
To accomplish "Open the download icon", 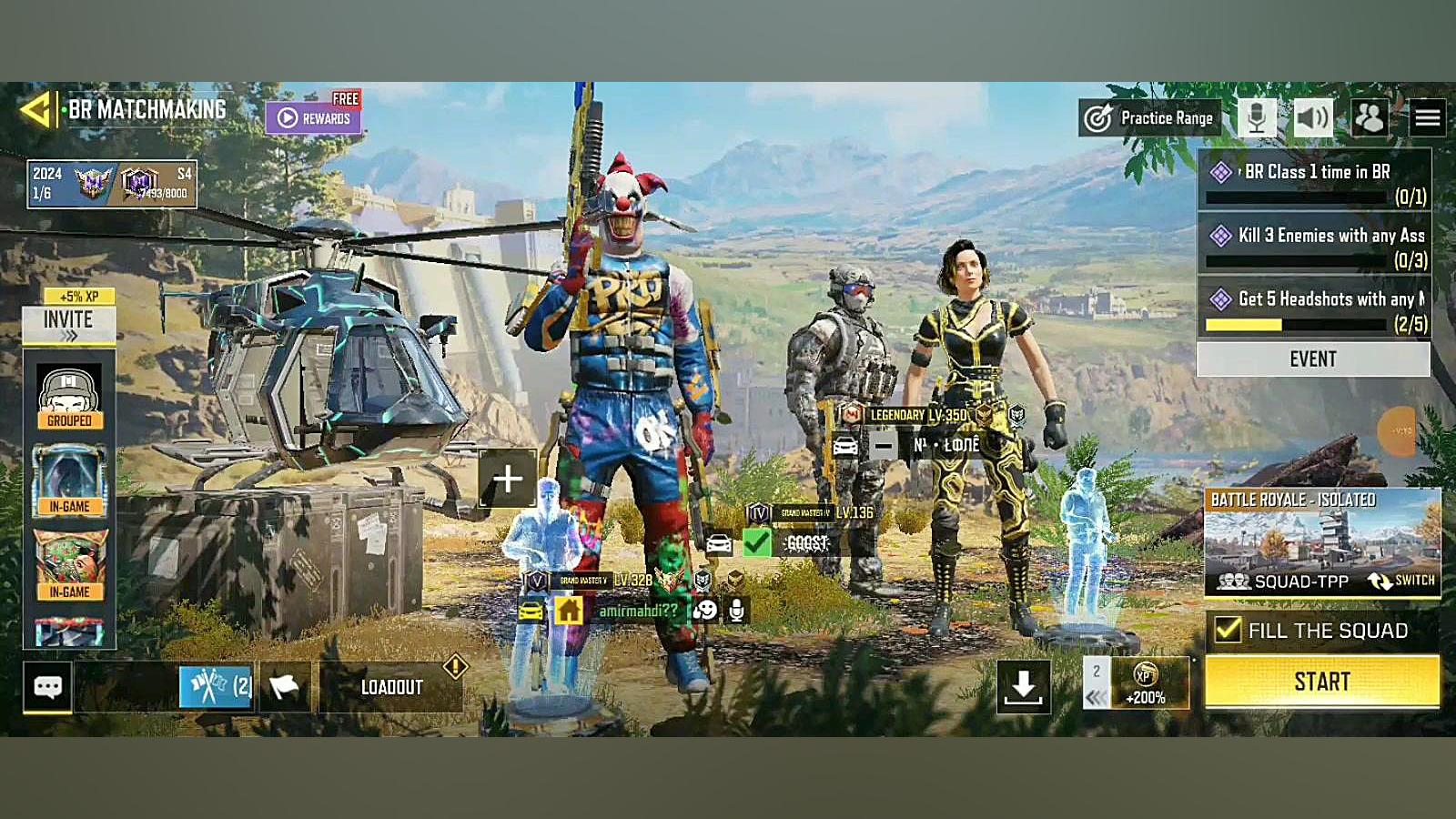I will tap(1023, 687).
